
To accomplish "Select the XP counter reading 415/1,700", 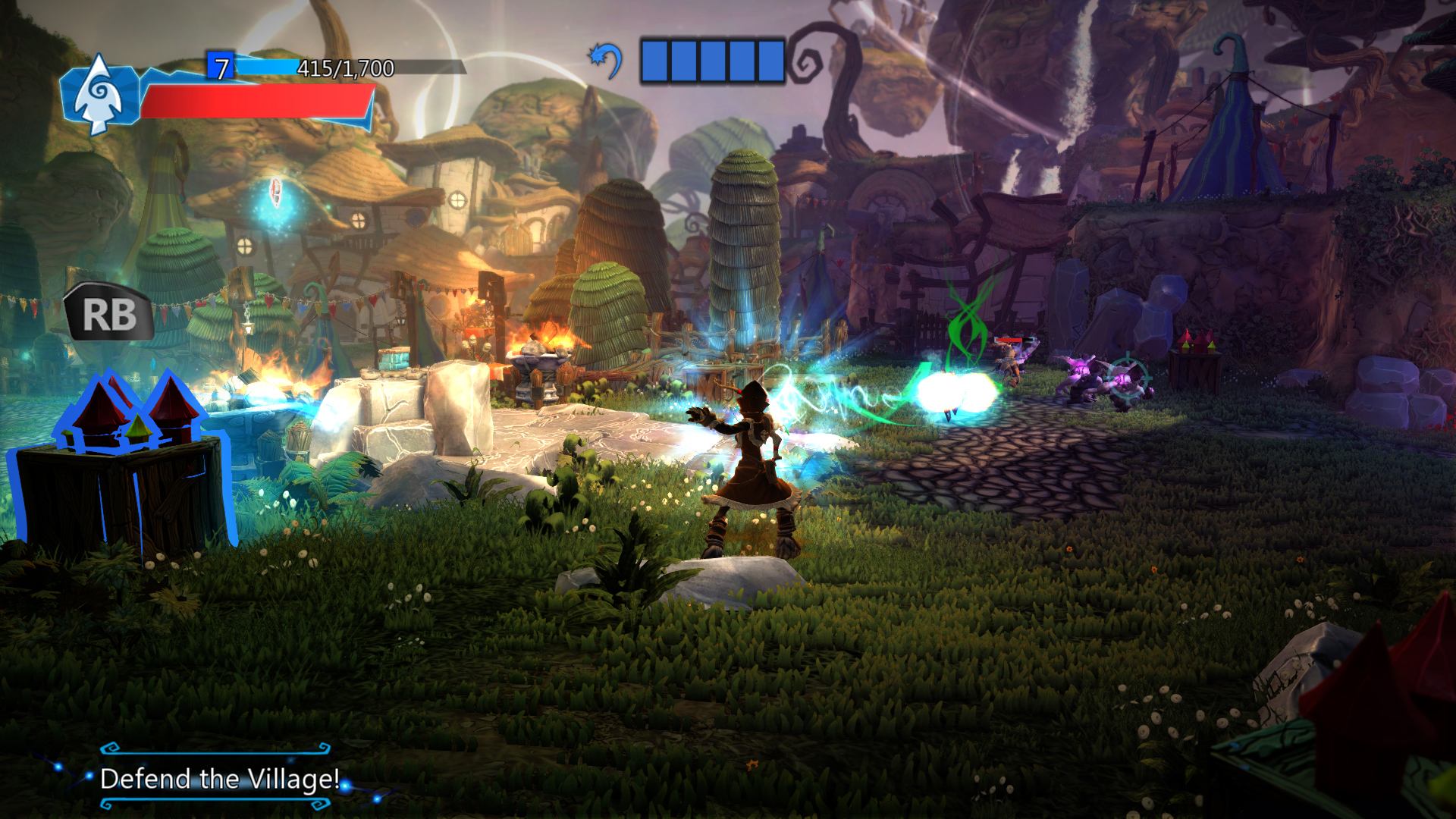I will pos(345,70).
